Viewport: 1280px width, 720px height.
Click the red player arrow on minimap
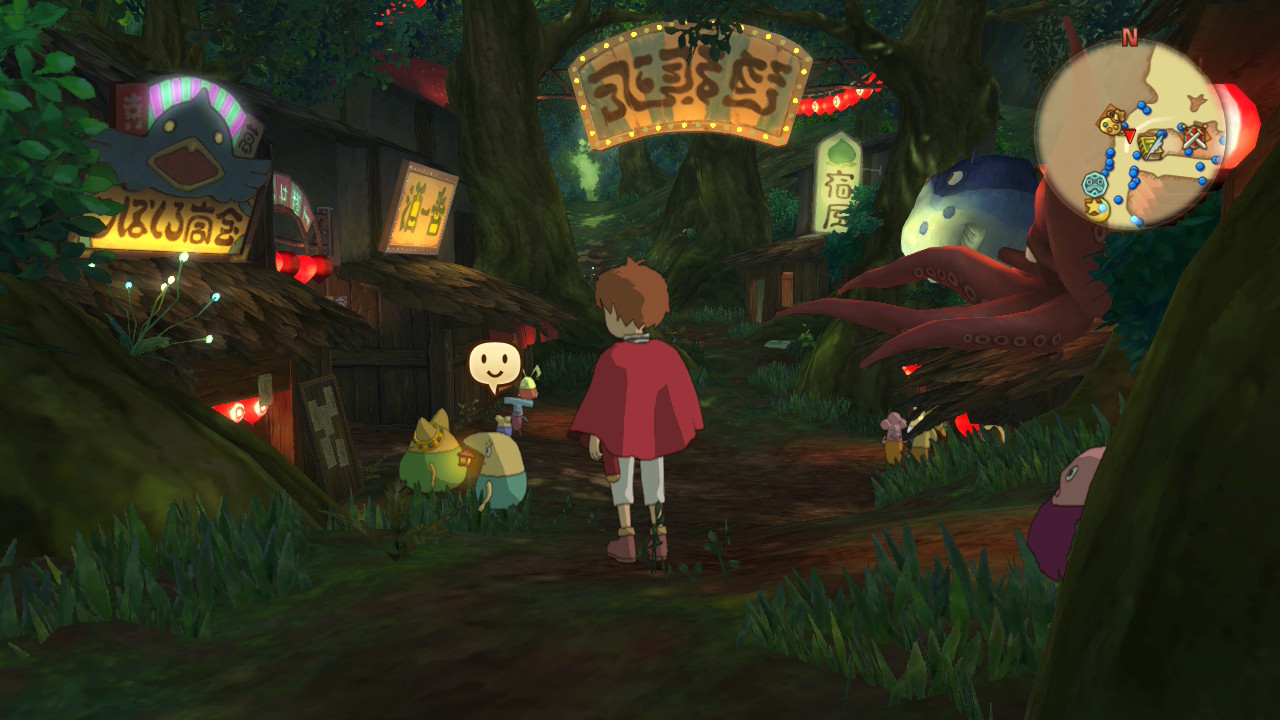click(1130, 135)
